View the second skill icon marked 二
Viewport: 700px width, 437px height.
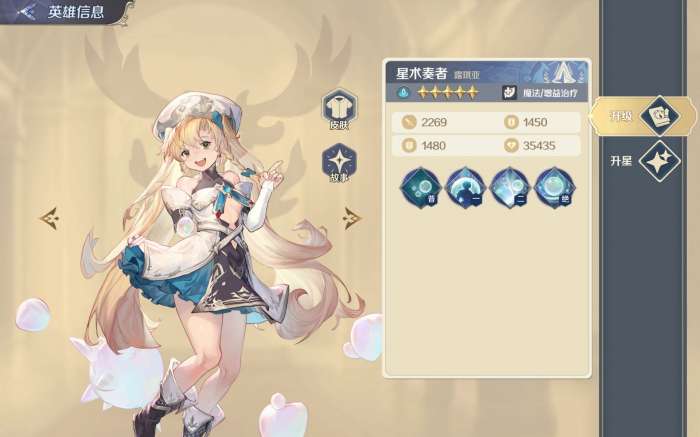click(x=508, y=187)
